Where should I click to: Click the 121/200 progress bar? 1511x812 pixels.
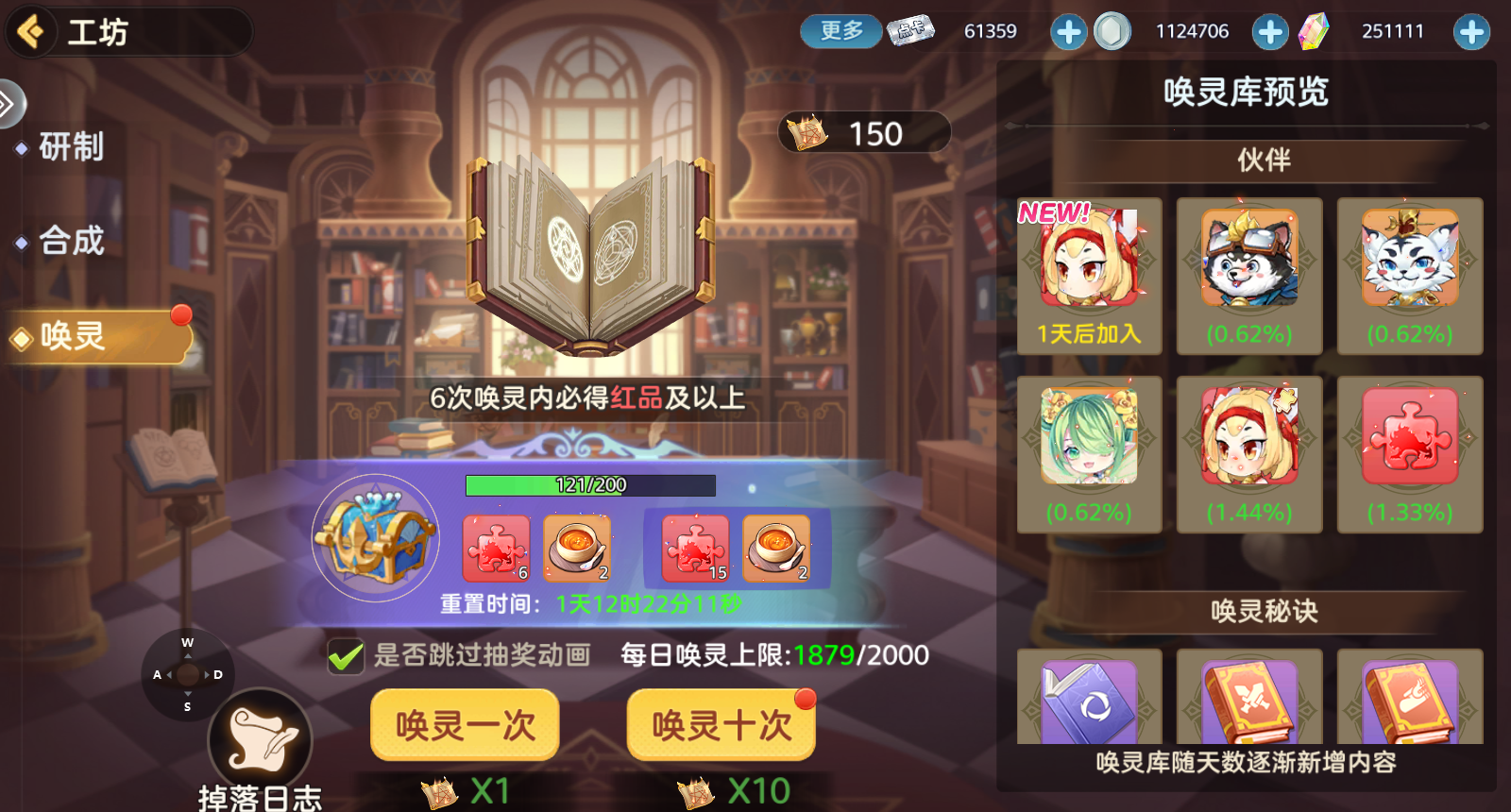coord(591,484)
